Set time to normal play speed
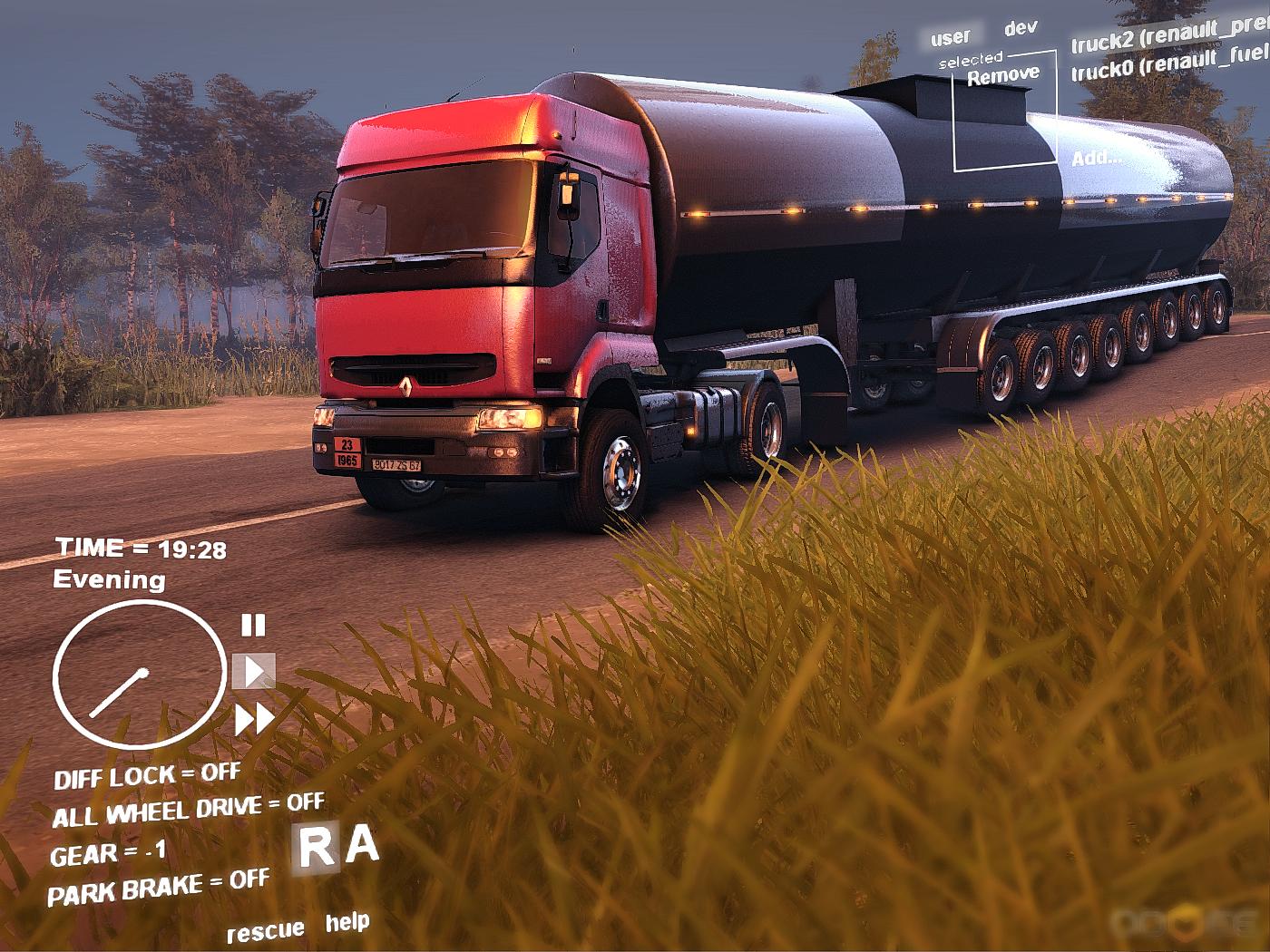 point(254,671)
